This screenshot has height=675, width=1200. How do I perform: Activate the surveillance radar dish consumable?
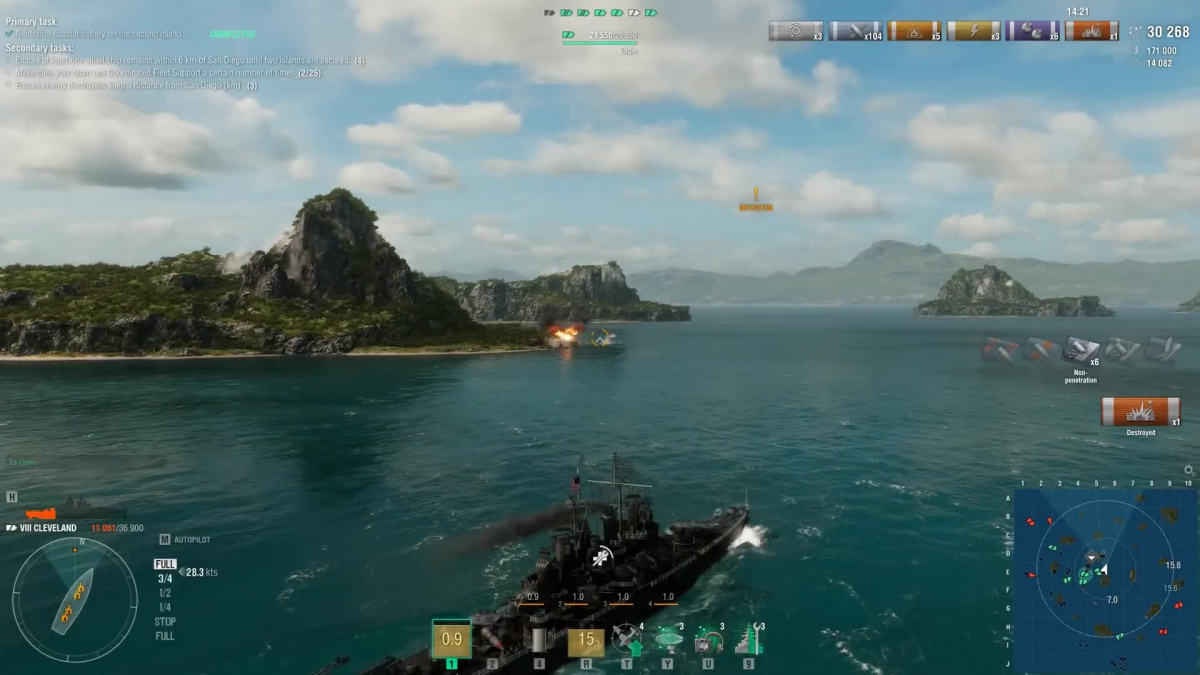pos(667,639)
